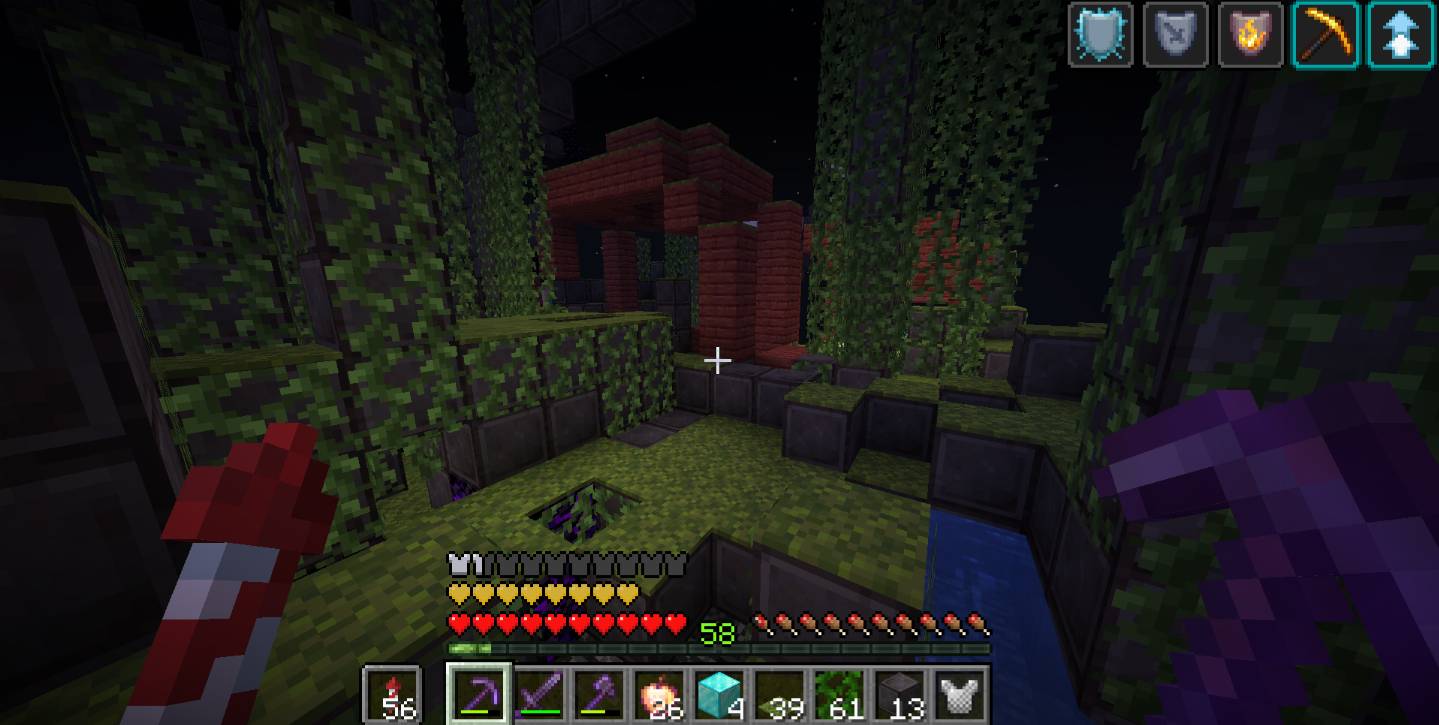Viewport: 1439px width, 725px height.
Task: Click the Haste golden pickaxe effect icon
Action: (1325, 35)
